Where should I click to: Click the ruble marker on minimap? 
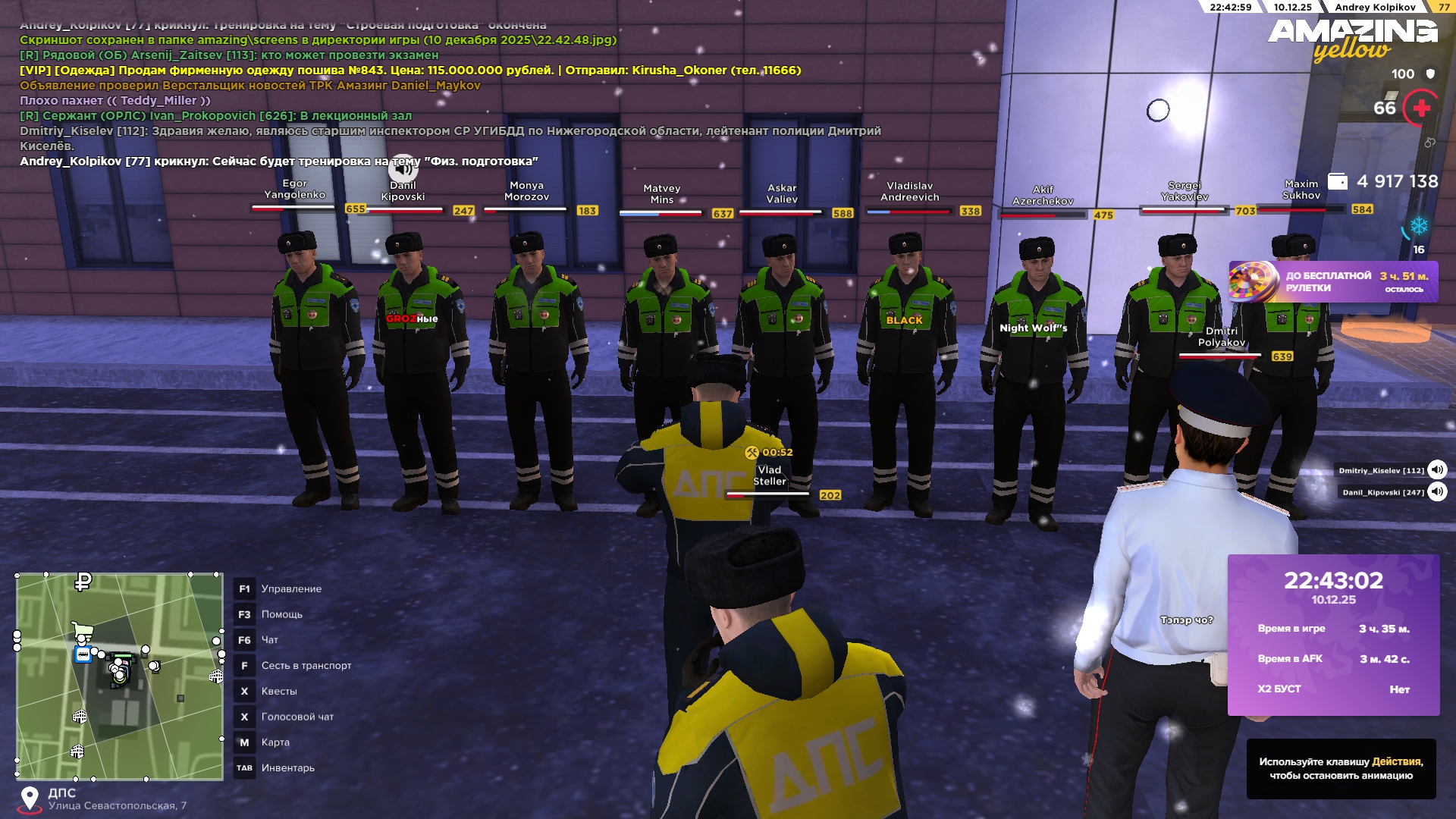point(83,582)
